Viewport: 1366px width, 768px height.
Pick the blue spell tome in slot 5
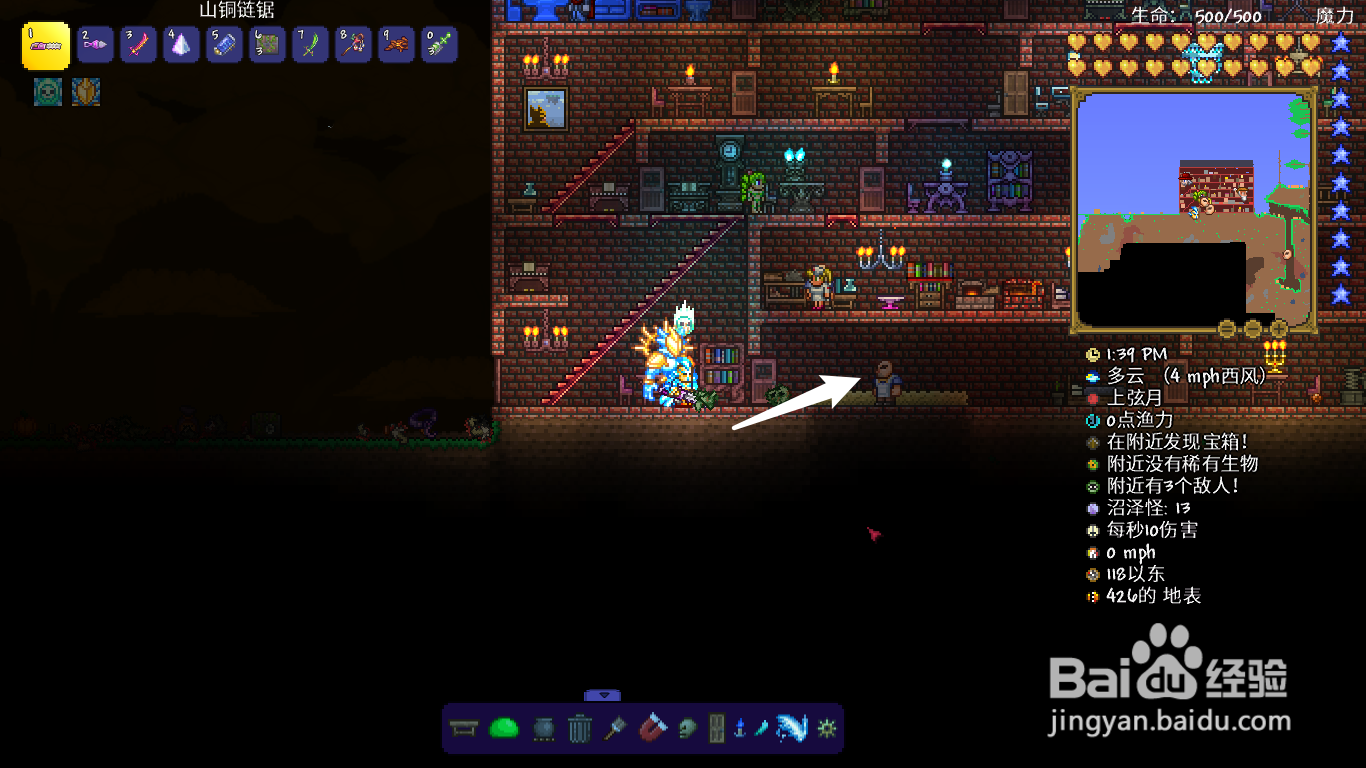coord(224,45)
